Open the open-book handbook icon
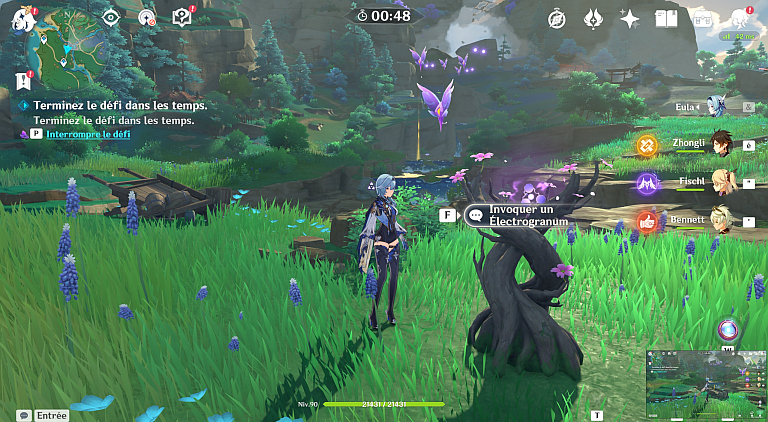Image resolution: width=768 pixels, height=422 pixels. [x=665, y=18]
